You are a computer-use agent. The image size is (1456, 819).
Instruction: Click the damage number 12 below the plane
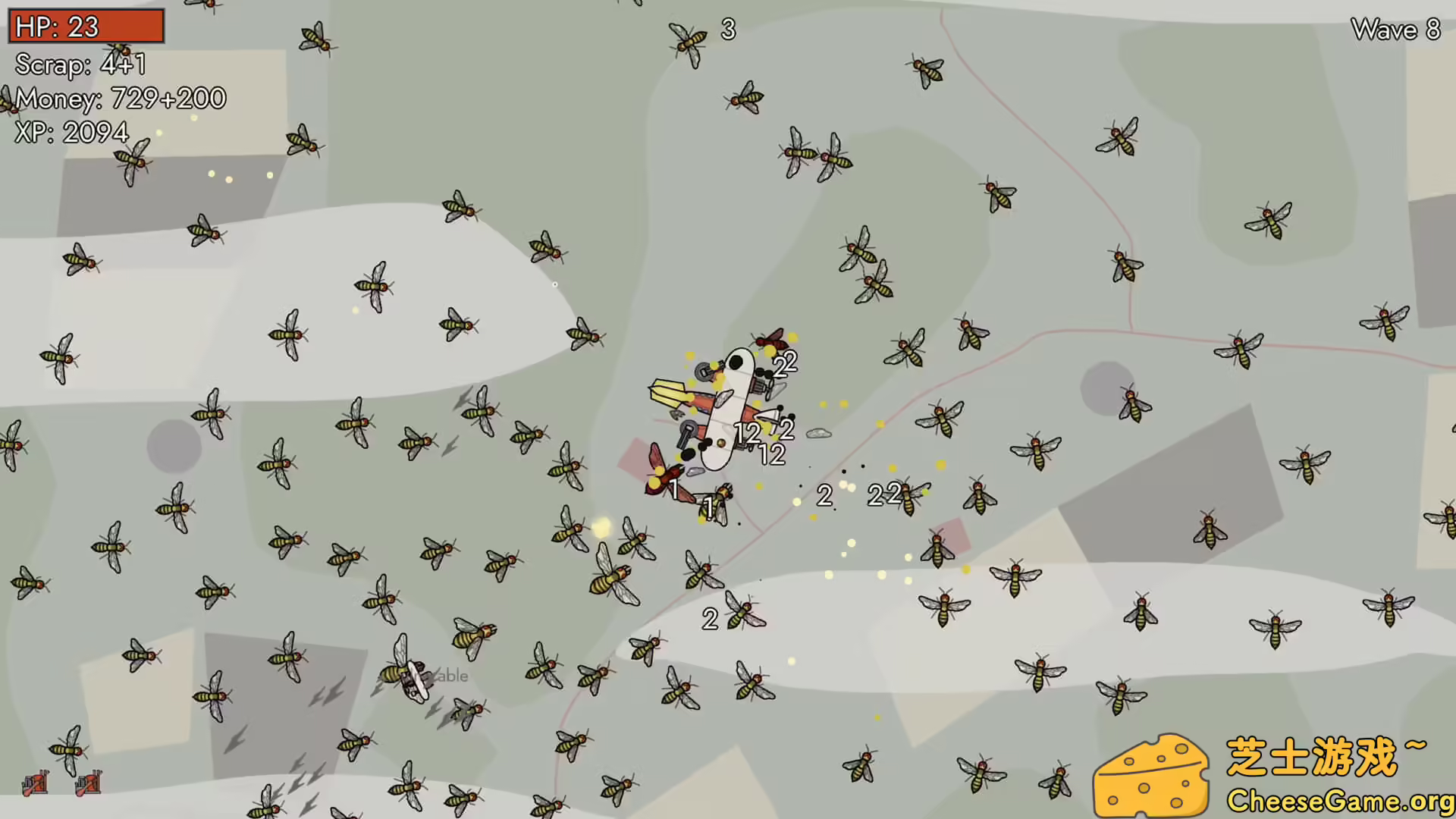point(772,455)
